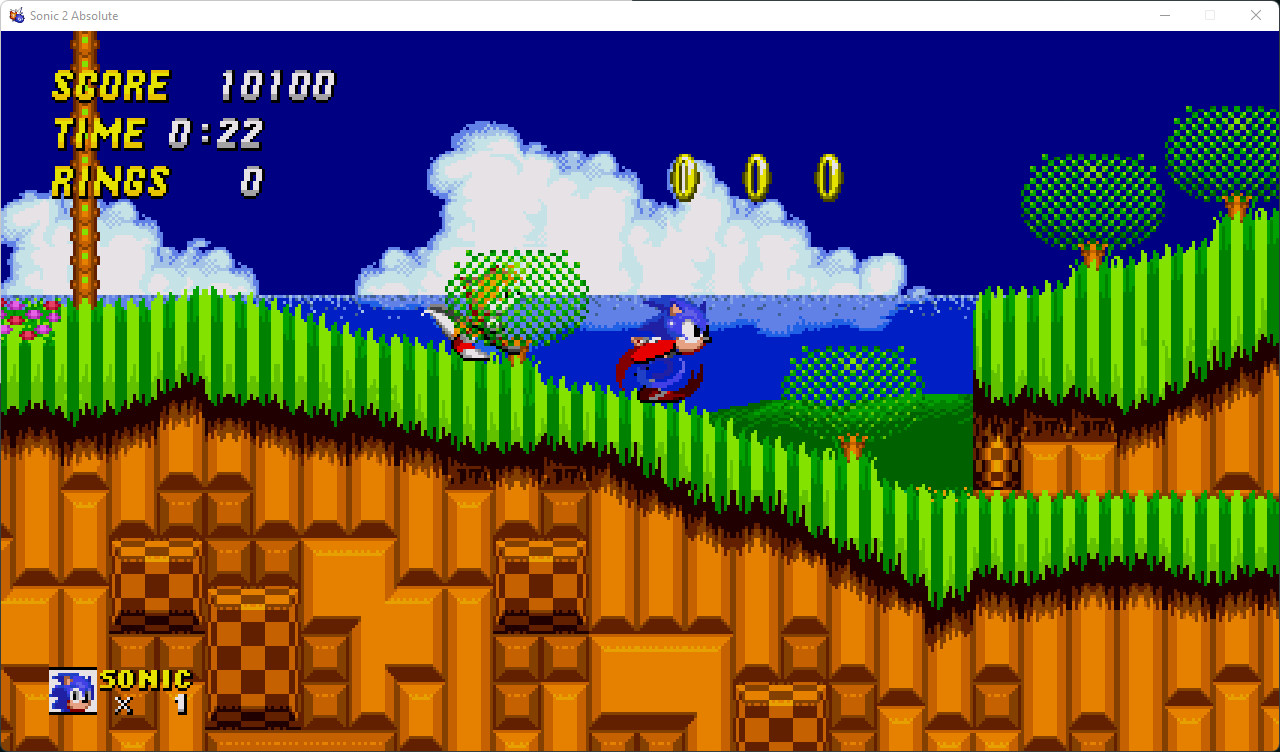
Task: Click the SCORE label in the HUD
Action: [110, 86]
